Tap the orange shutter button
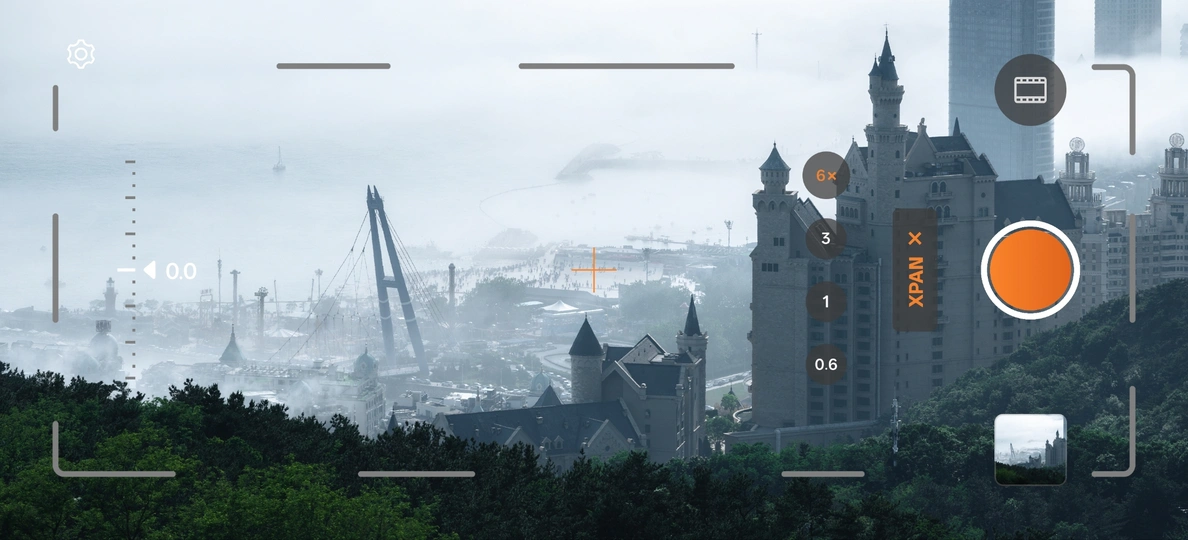This screenshot has width=1188, height=540. click(x=1030, y=269)
